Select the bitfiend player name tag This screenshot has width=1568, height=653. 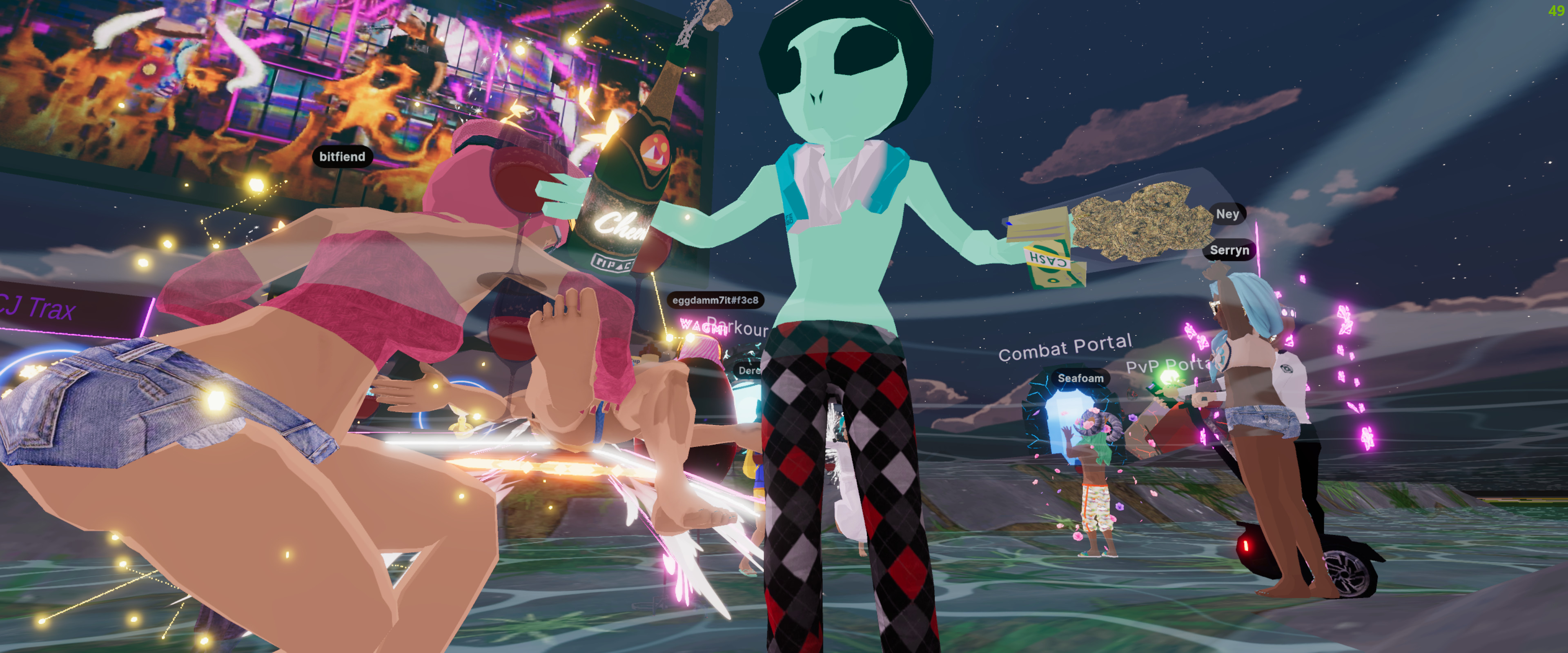click(342, 156)
